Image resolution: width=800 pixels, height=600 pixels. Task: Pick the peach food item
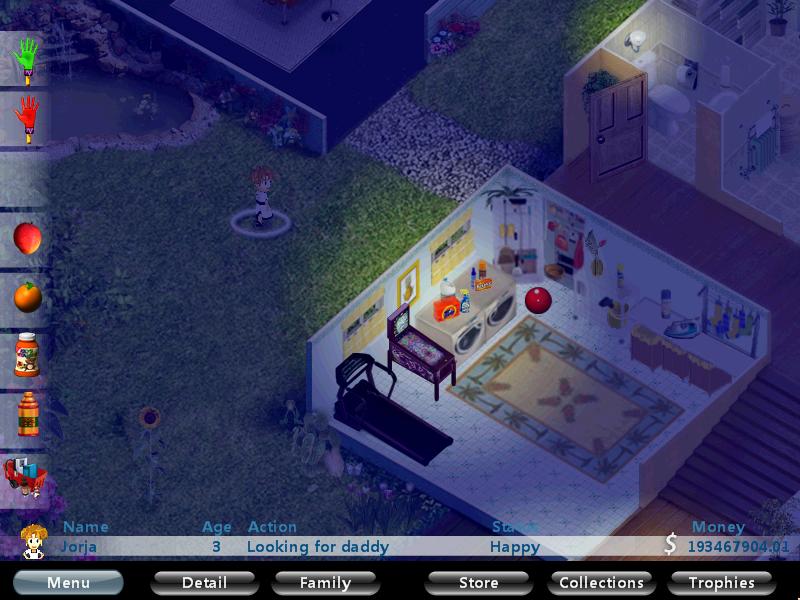pos(27,238)
